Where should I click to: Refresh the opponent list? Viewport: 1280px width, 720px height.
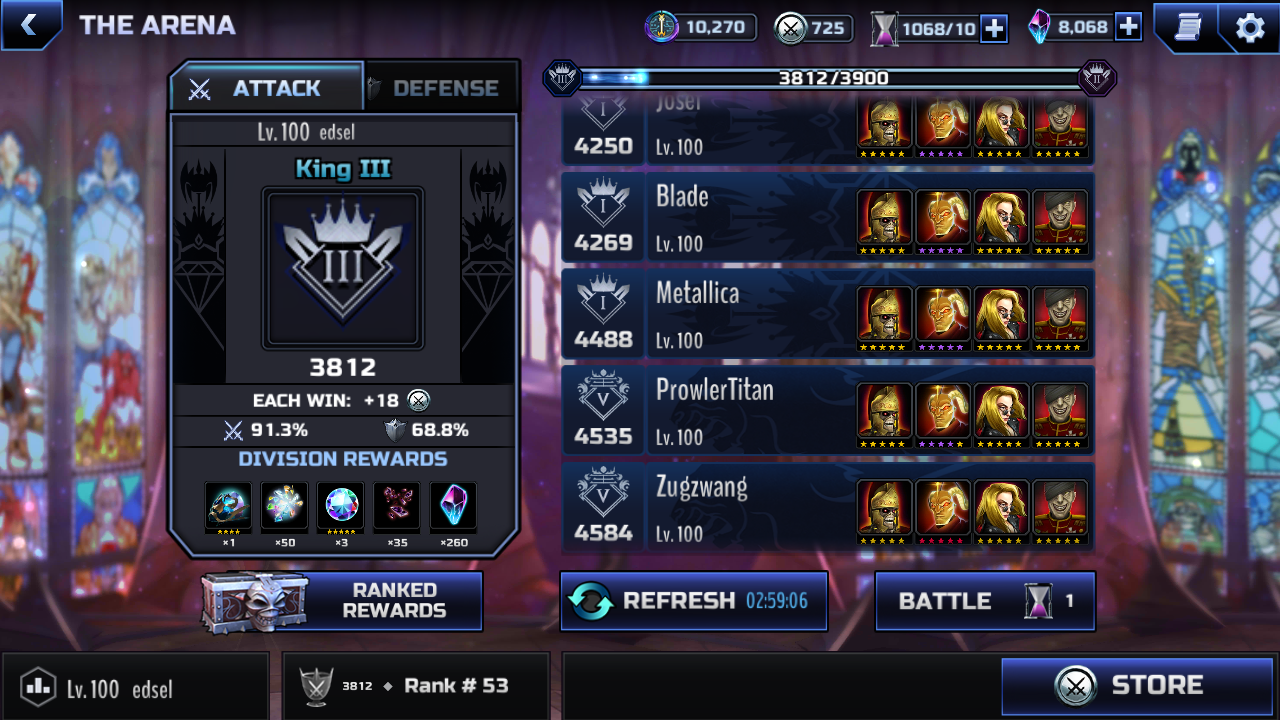693,601
